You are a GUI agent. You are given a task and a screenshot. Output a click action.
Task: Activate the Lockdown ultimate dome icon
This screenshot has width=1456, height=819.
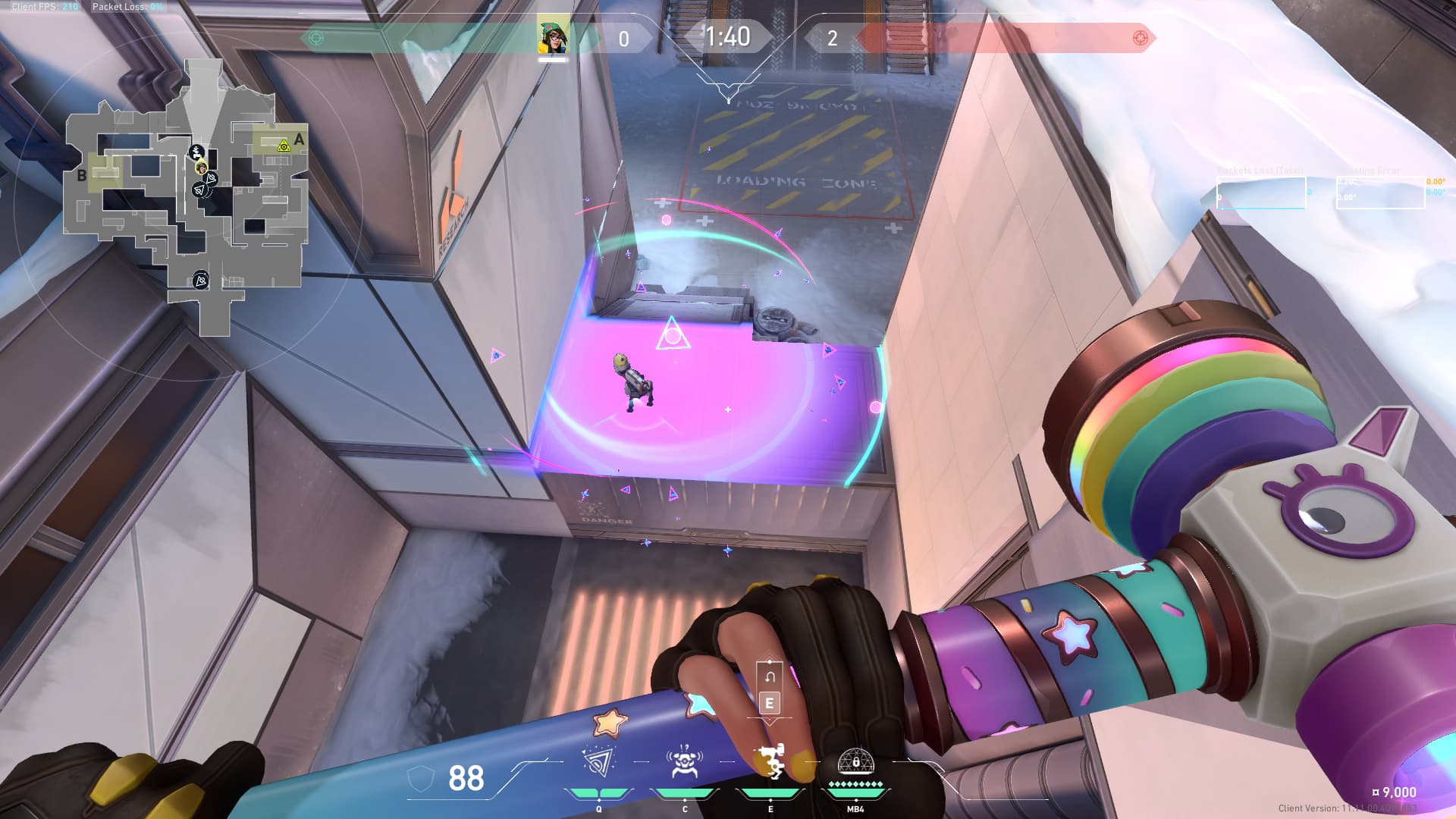[x=855, y=762]
